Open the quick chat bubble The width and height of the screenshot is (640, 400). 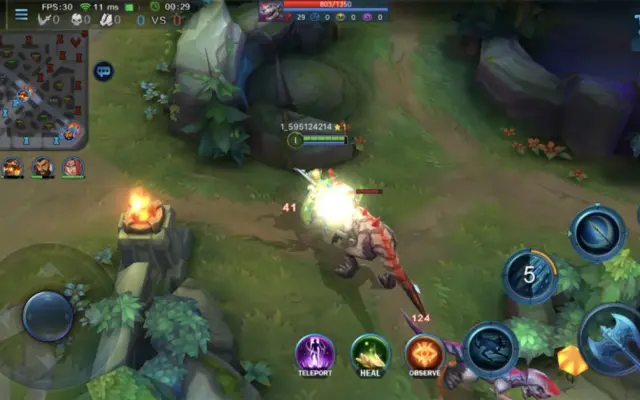(103, 72)
